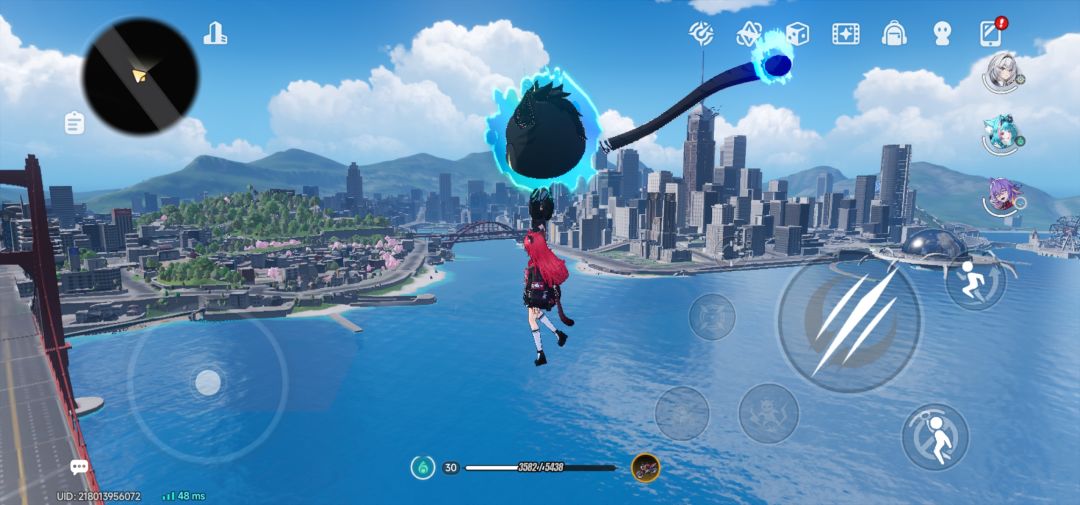The image size is (1080, 505).
Task: Switch to the white-haired party member
Action: click(x=1001, y=72)
